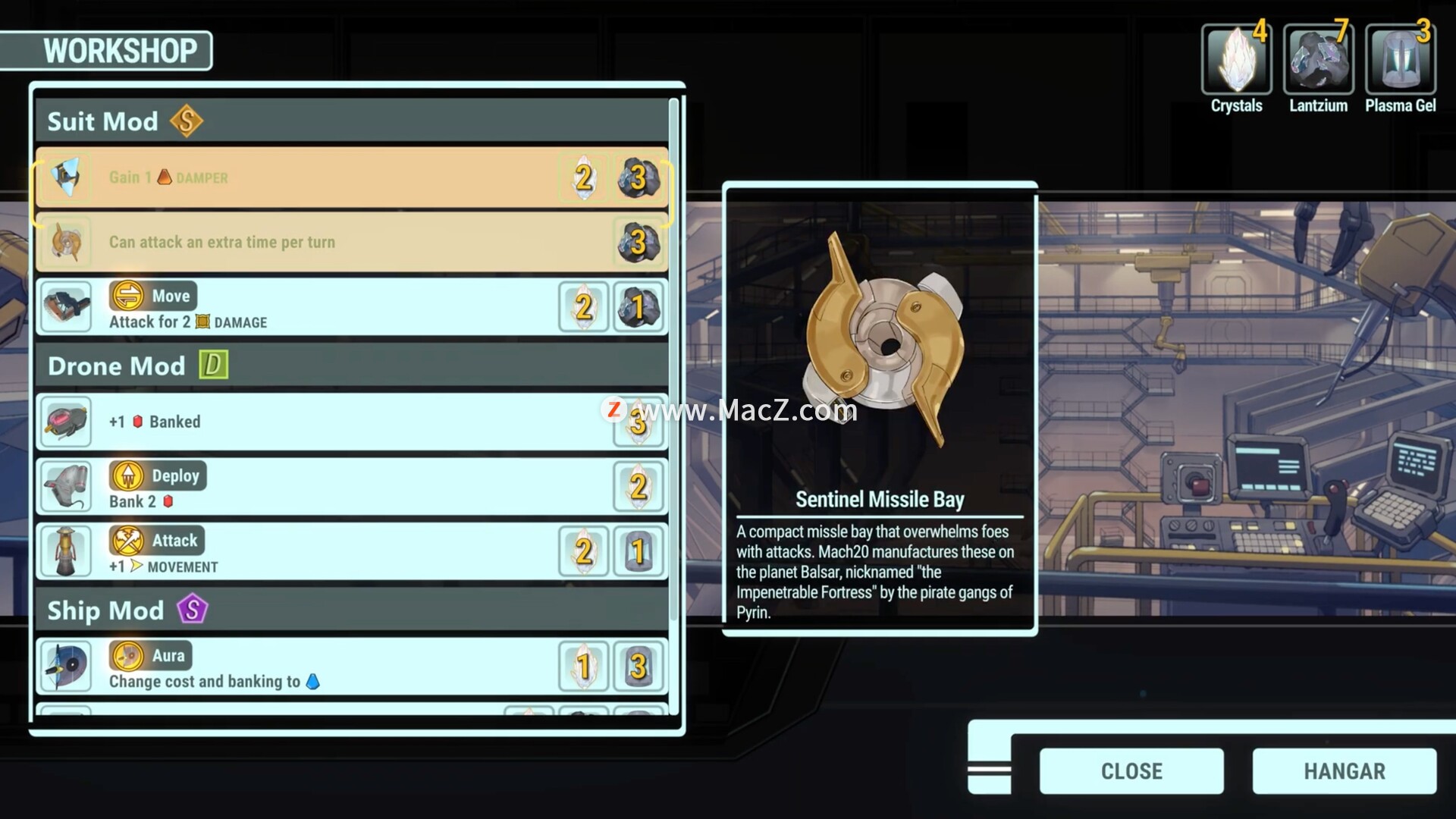The width and height of the screenshot is (1456, 819).
Task: Open the Hangar
Action: pyautogui.click(x=1344, y=770)
